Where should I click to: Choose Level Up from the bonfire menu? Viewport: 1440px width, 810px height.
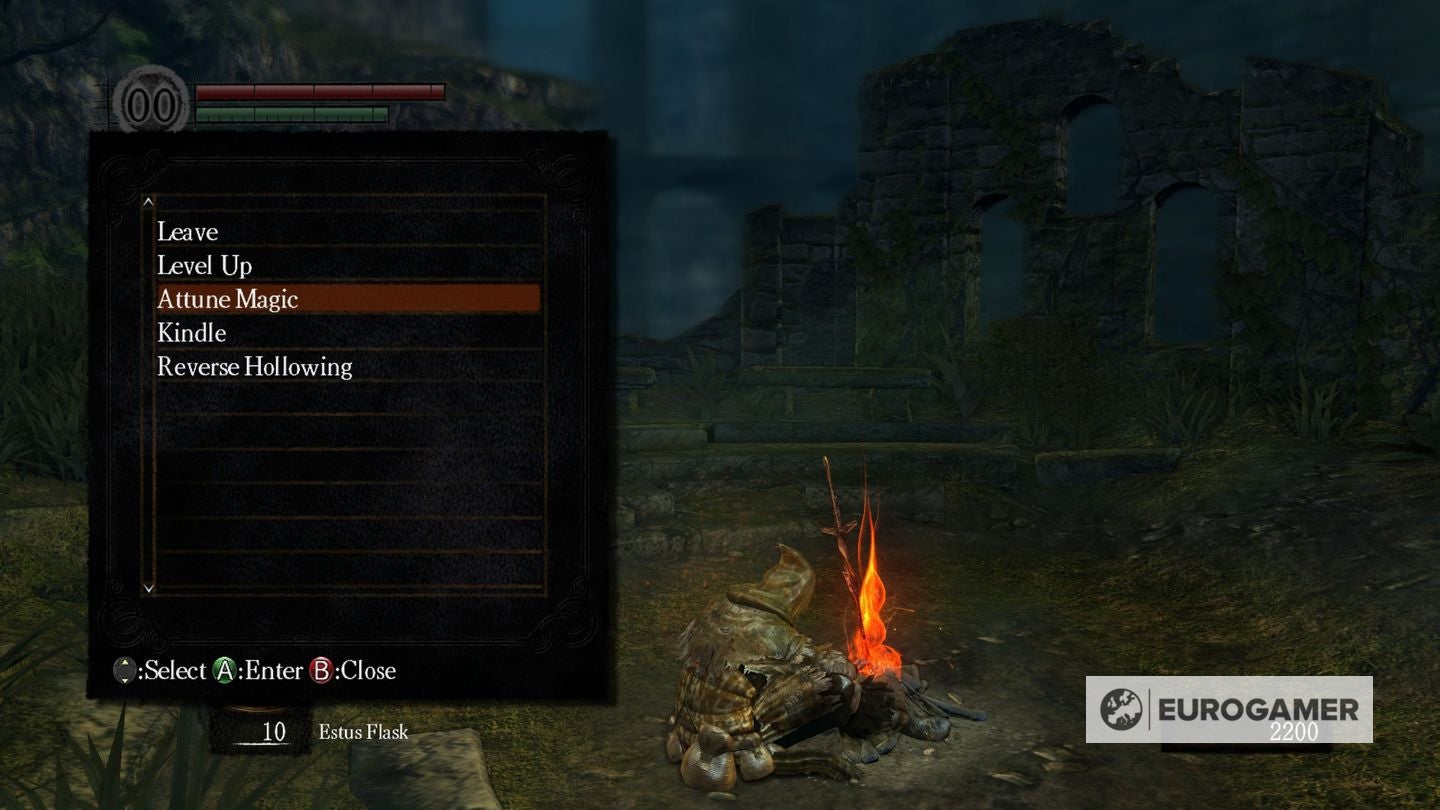click(205, 266)
